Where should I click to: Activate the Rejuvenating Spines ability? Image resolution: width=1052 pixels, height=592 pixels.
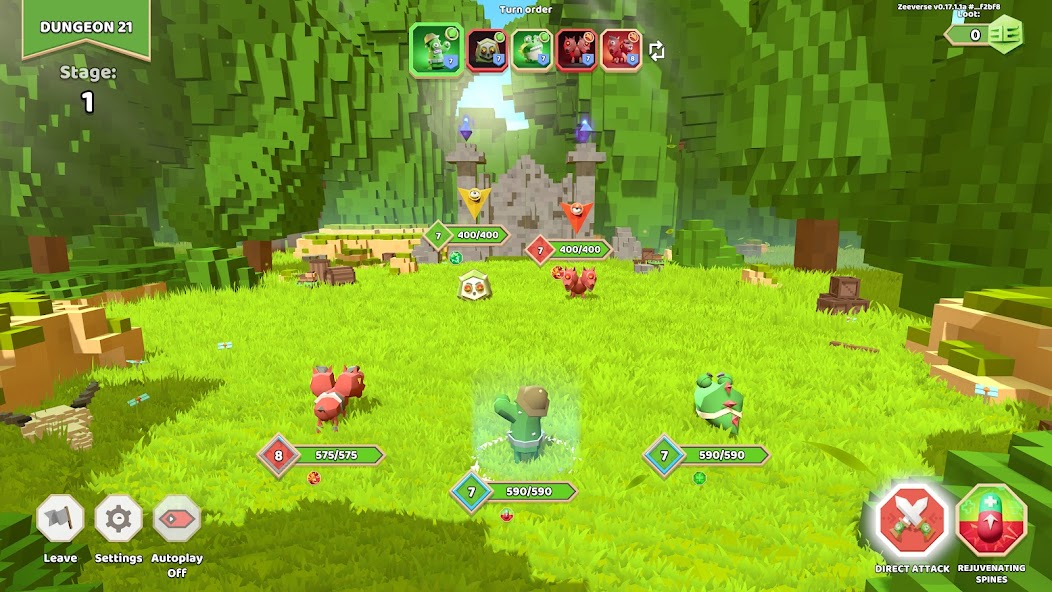pos(992,522)
